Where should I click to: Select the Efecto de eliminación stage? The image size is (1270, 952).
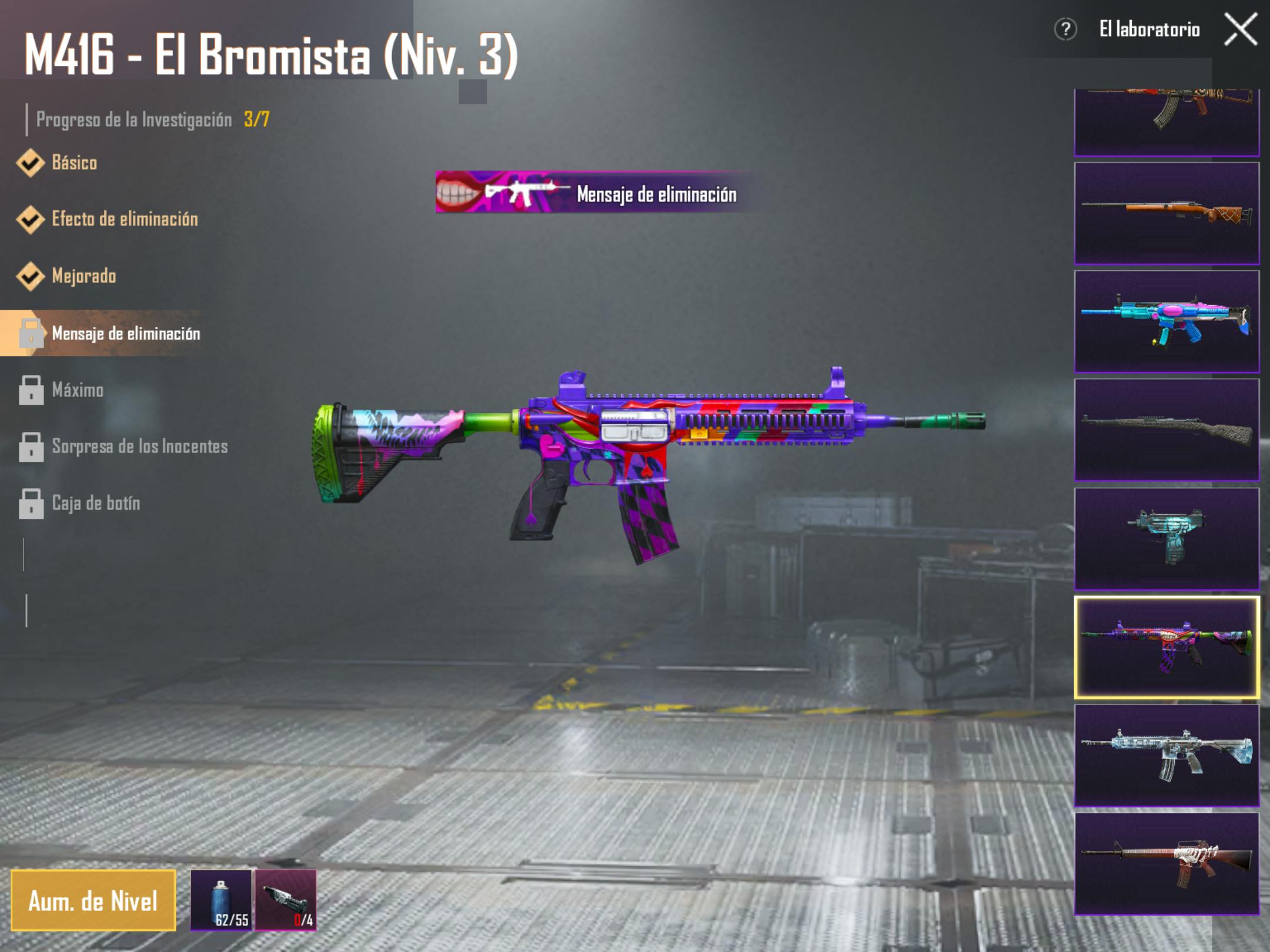(124, 219)
